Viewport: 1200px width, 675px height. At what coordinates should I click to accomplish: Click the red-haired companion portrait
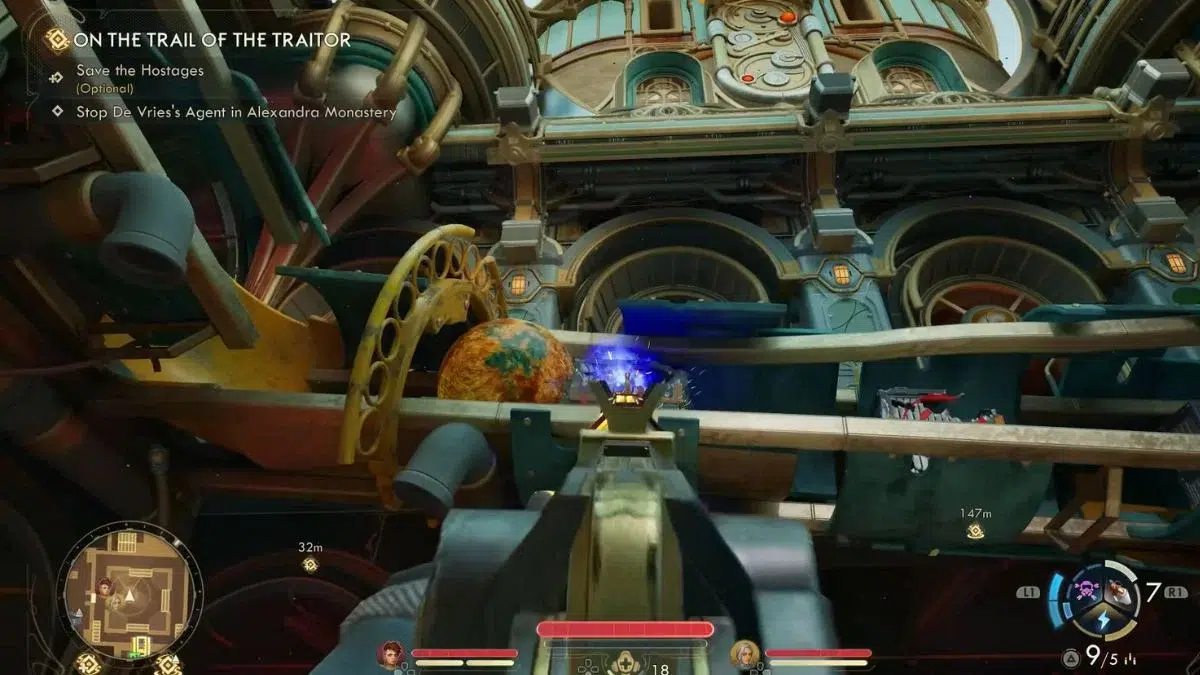coord(390,655)
